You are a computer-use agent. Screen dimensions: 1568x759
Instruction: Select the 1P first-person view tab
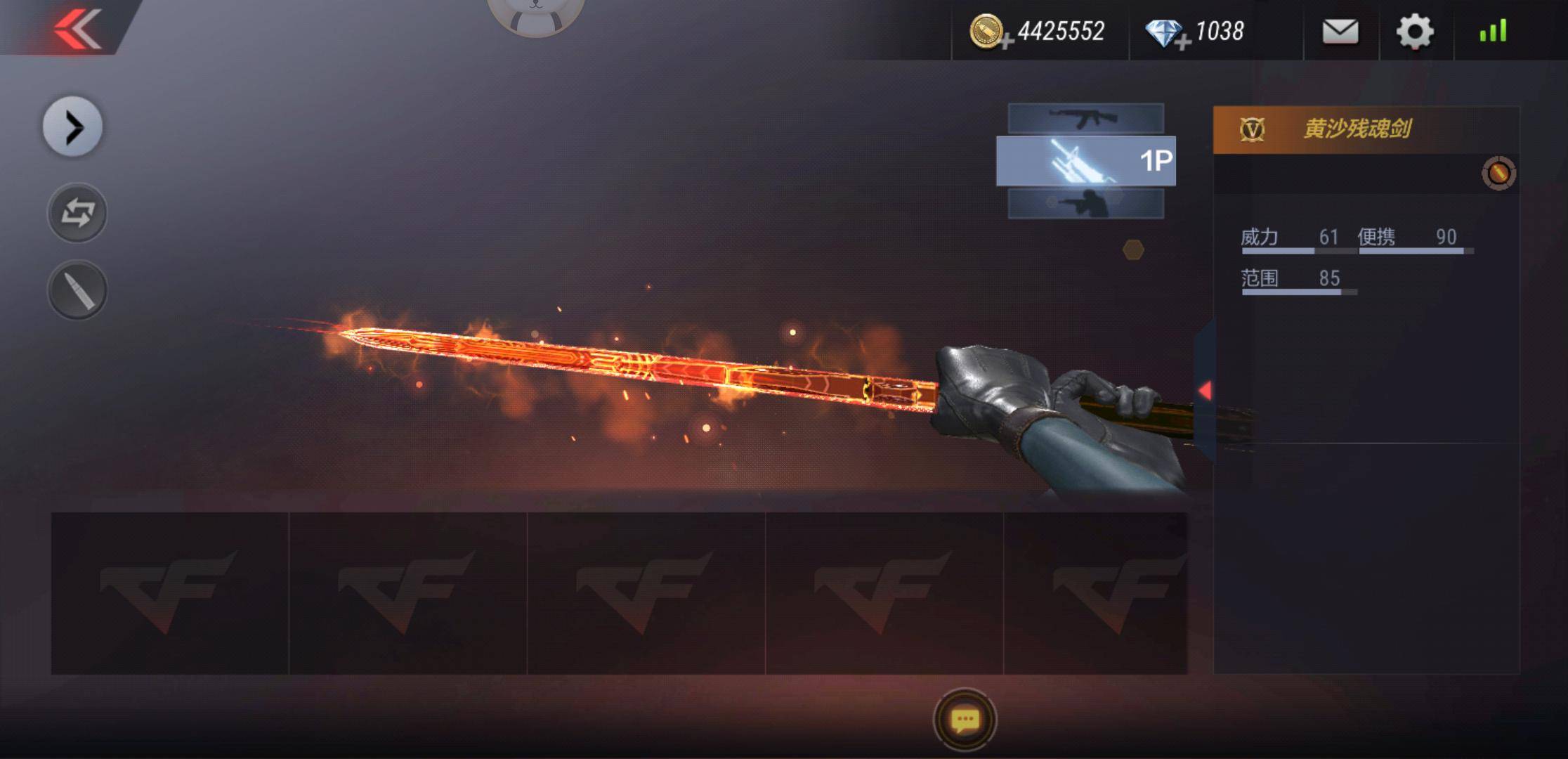click(1085, 161)
